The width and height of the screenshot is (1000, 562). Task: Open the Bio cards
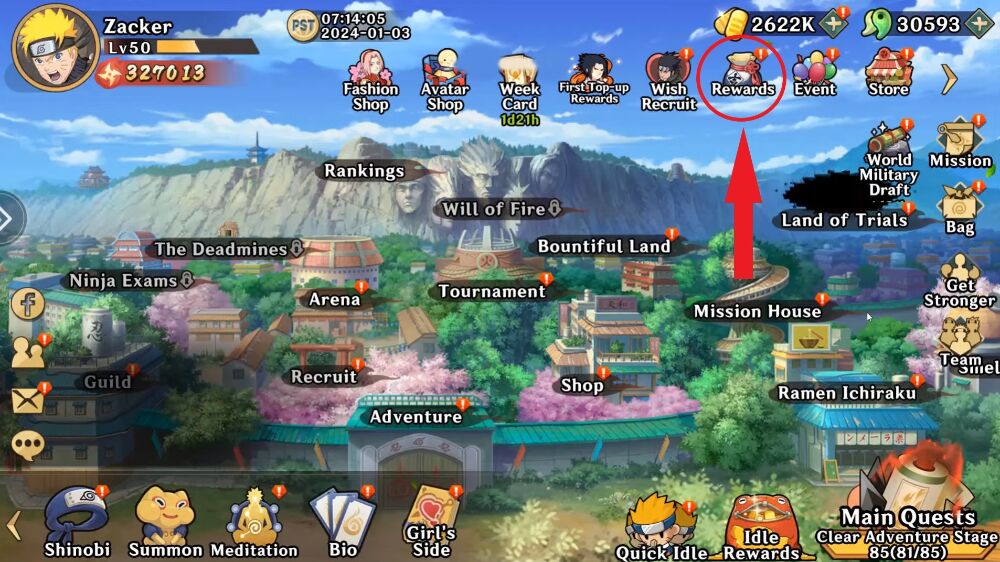342,520
